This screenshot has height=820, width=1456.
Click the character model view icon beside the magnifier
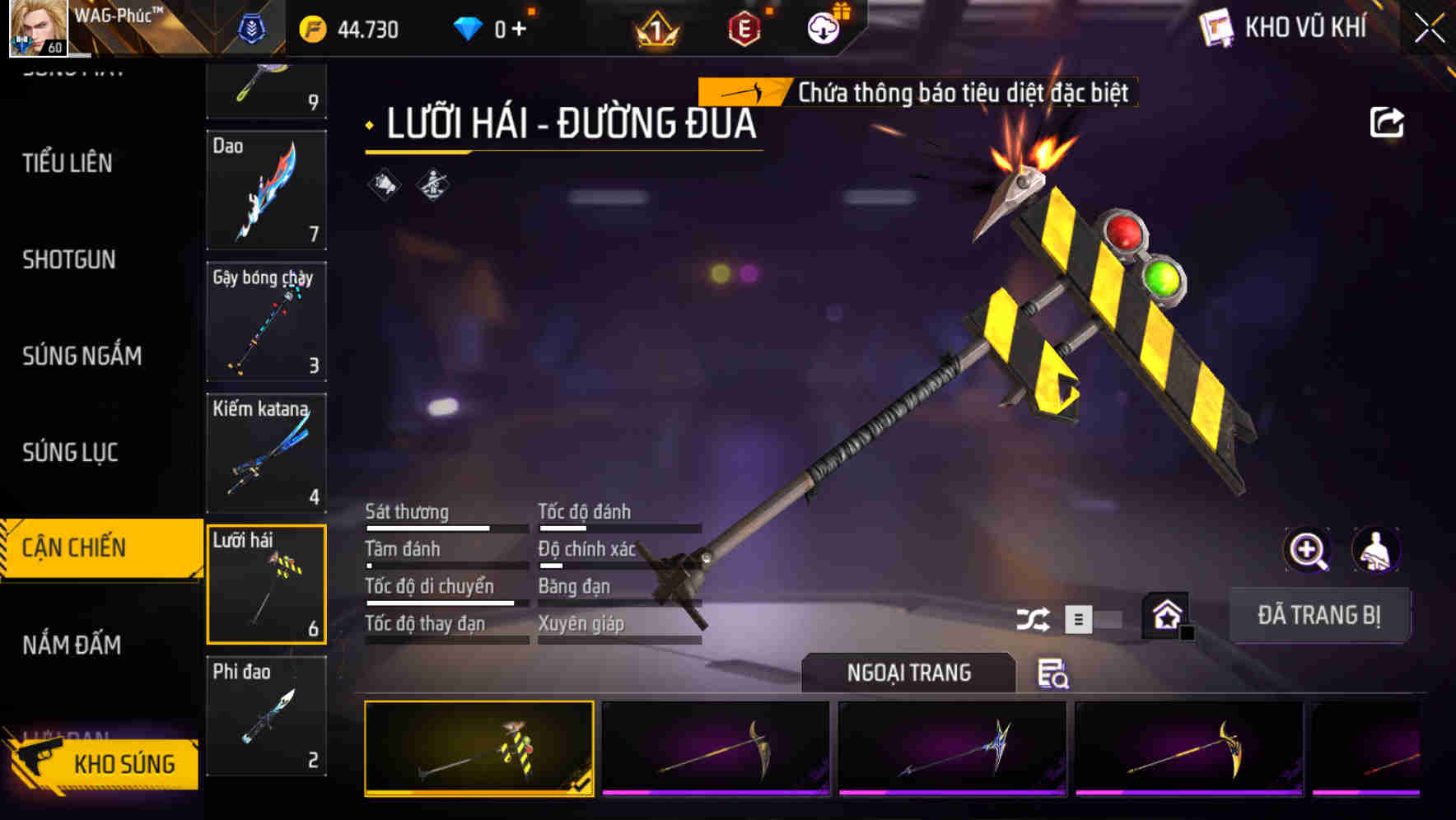[1376, 550]
